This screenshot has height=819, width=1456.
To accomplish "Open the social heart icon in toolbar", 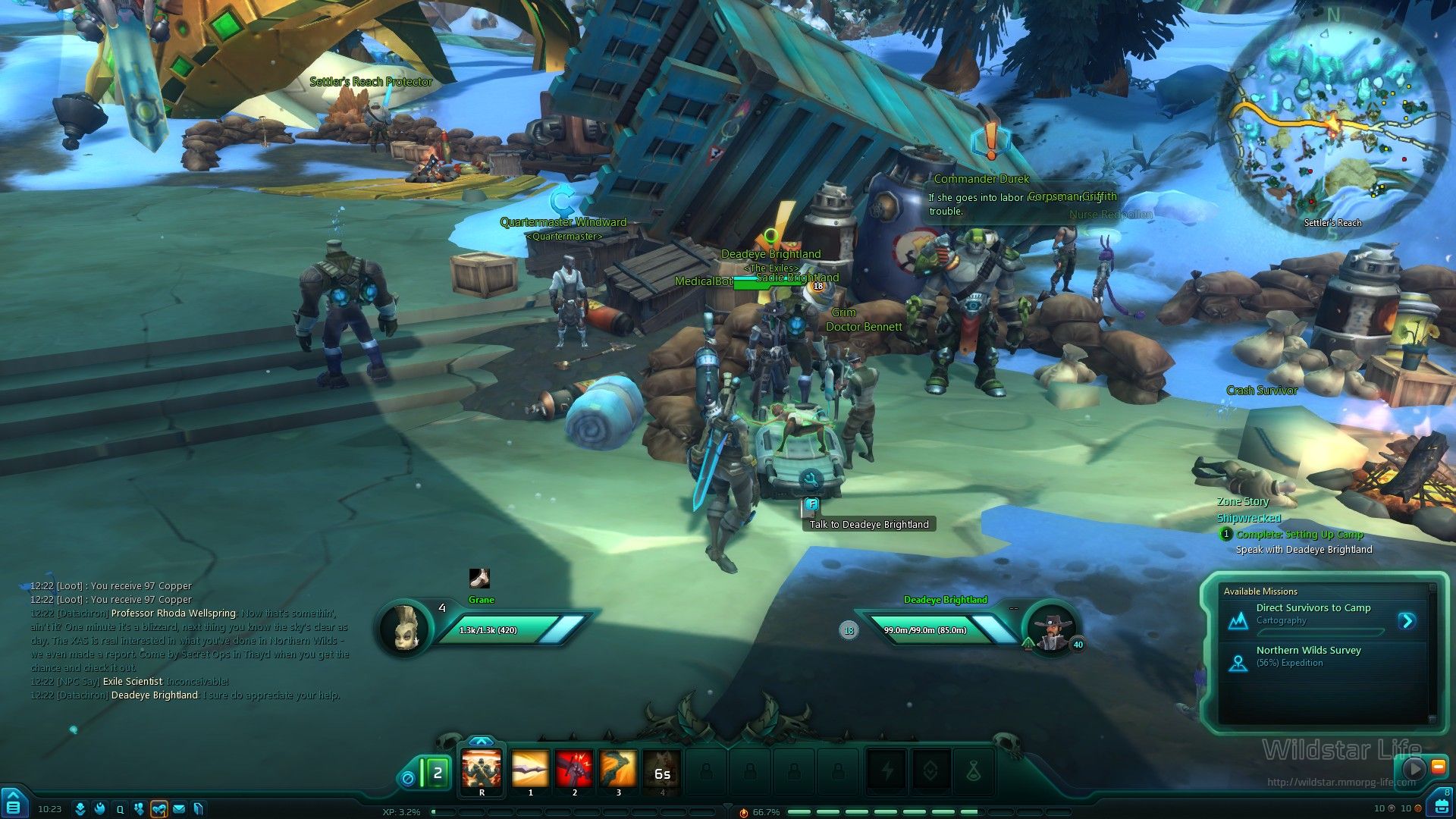I will pos(158,809).
